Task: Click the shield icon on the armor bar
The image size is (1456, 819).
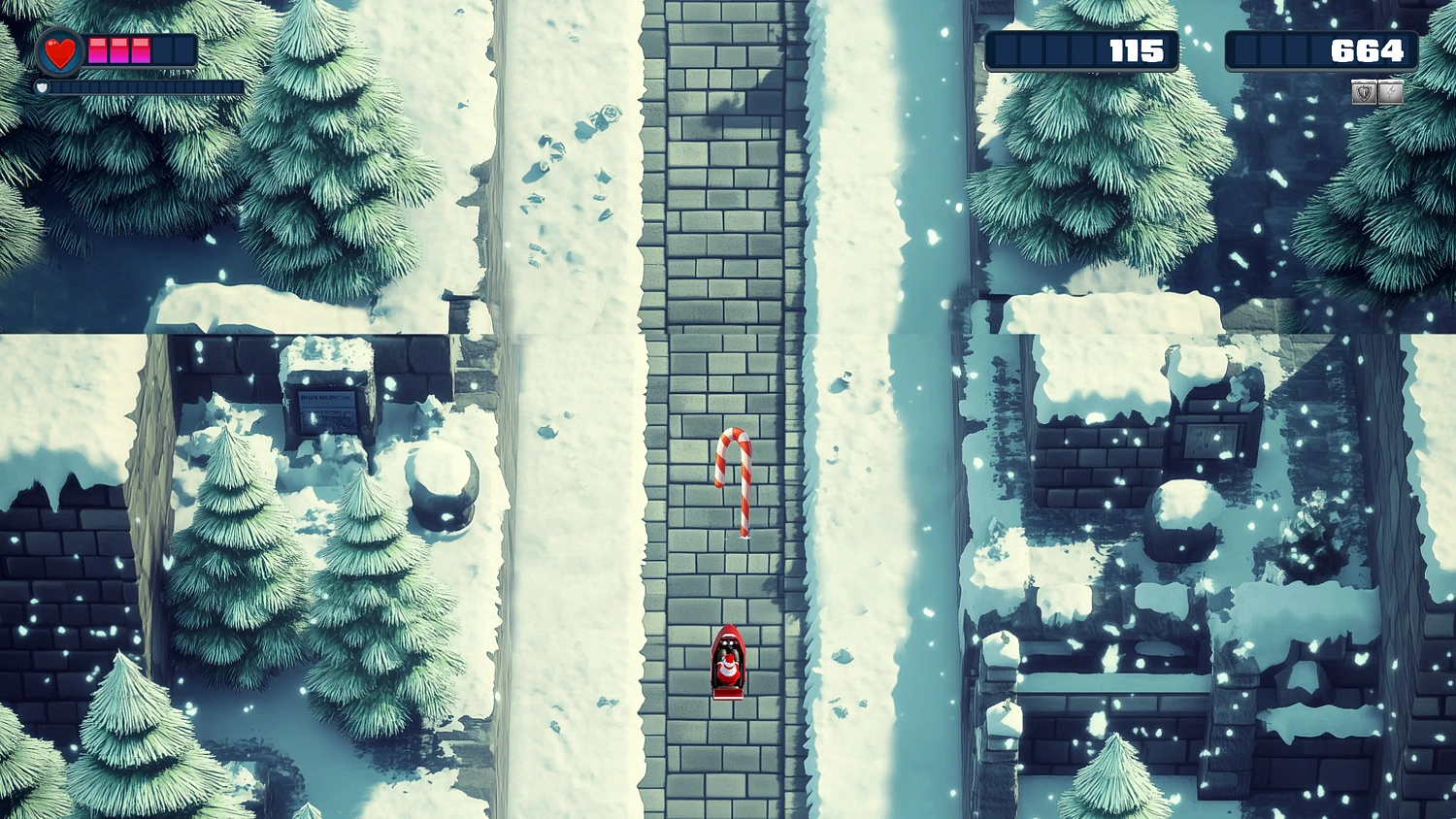Action: tap(43, 87)
